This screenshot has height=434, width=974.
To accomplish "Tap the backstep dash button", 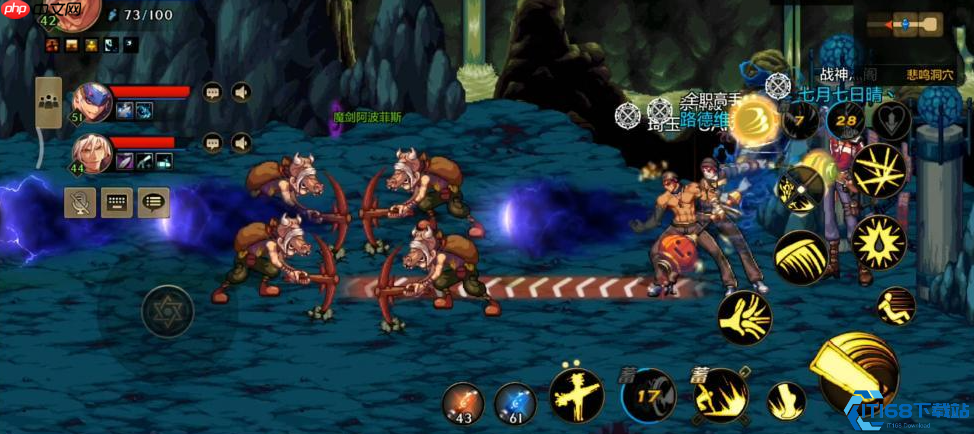I will [x=896, y=306].
